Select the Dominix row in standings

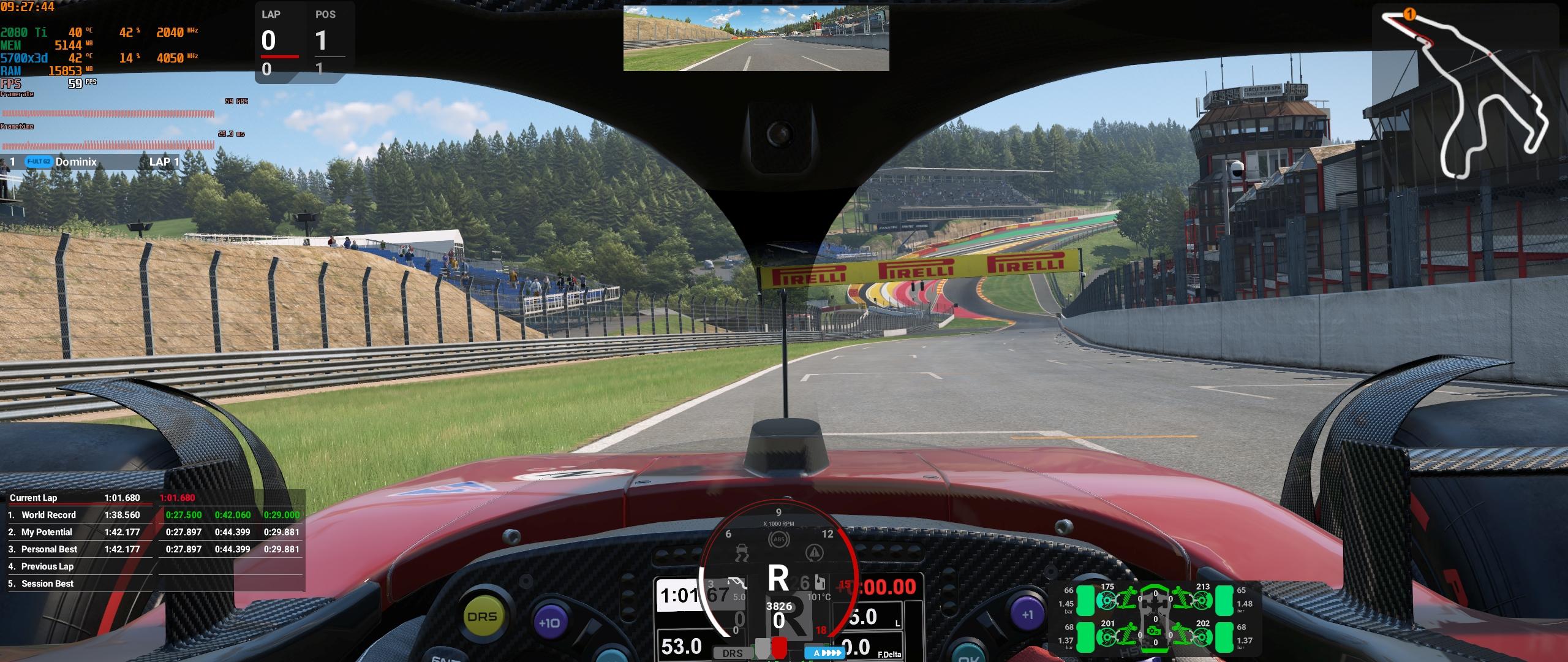click(x=98, y=162)
